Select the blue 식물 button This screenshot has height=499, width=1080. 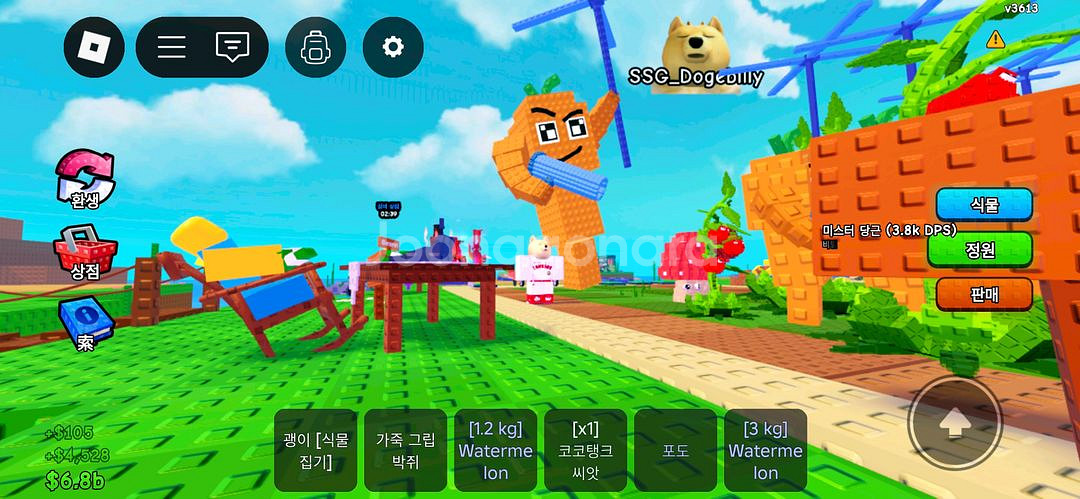tap(984, 205)
